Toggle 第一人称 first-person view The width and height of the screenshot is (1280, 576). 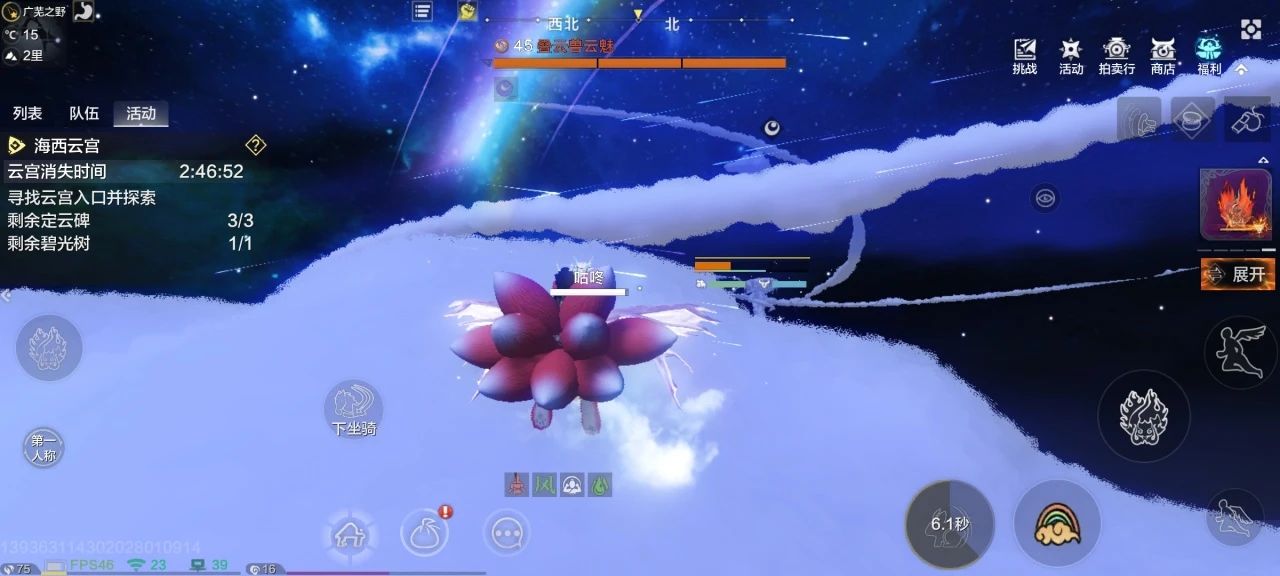[43, 447]
